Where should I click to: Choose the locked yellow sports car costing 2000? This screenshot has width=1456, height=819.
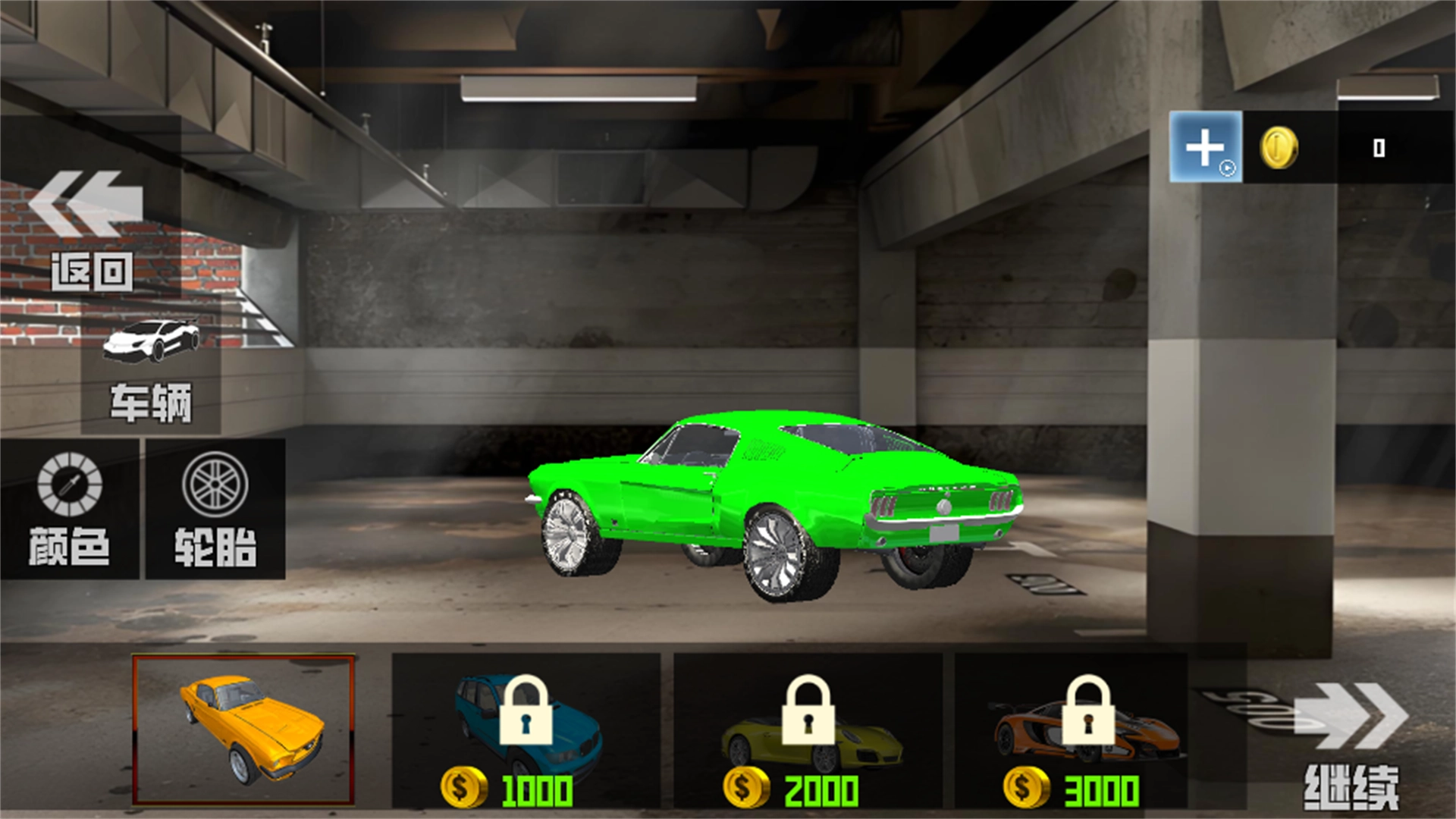click(x=808, y=731)
